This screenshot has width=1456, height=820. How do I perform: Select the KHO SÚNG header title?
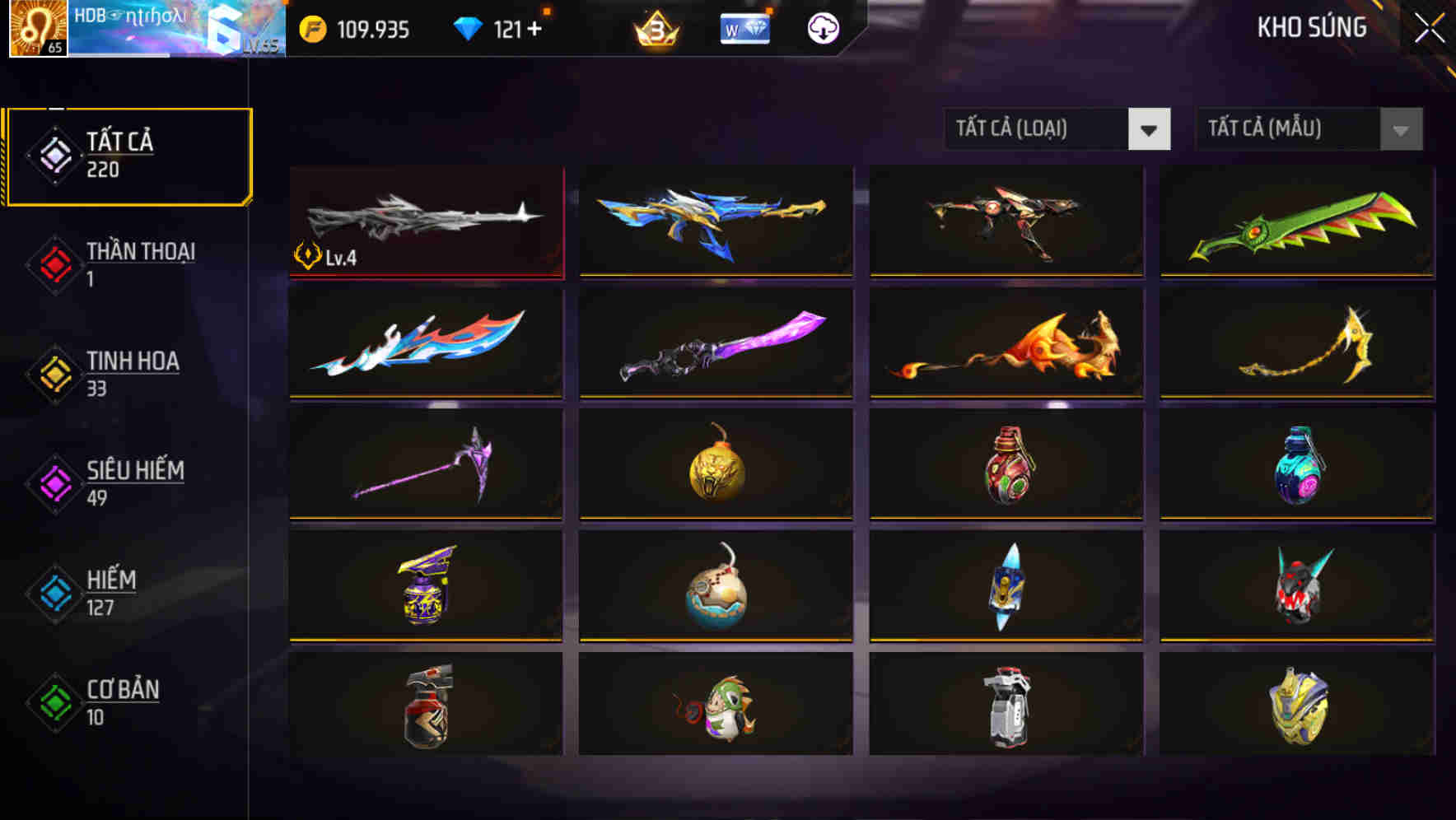tap(1311, 27)
